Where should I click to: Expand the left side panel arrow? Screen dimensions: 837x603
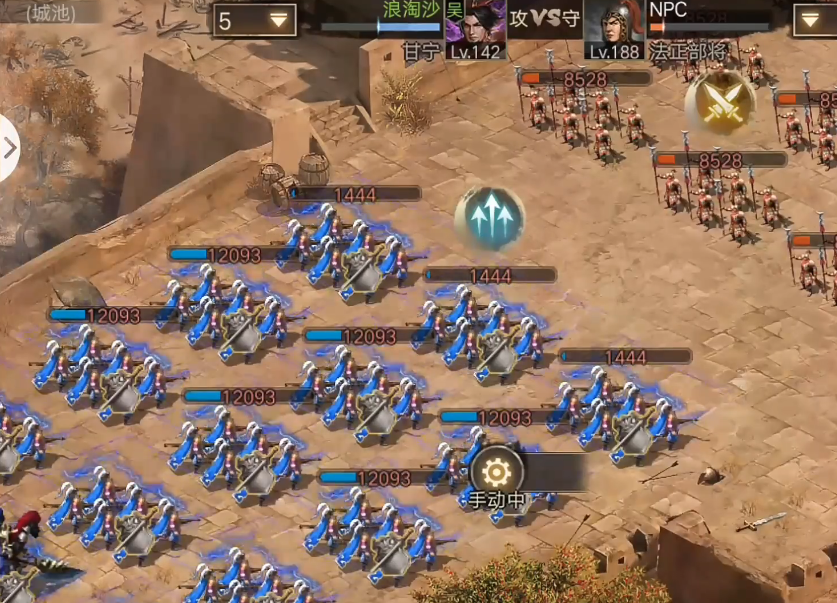pyautogui.click(x=9, y=148)
